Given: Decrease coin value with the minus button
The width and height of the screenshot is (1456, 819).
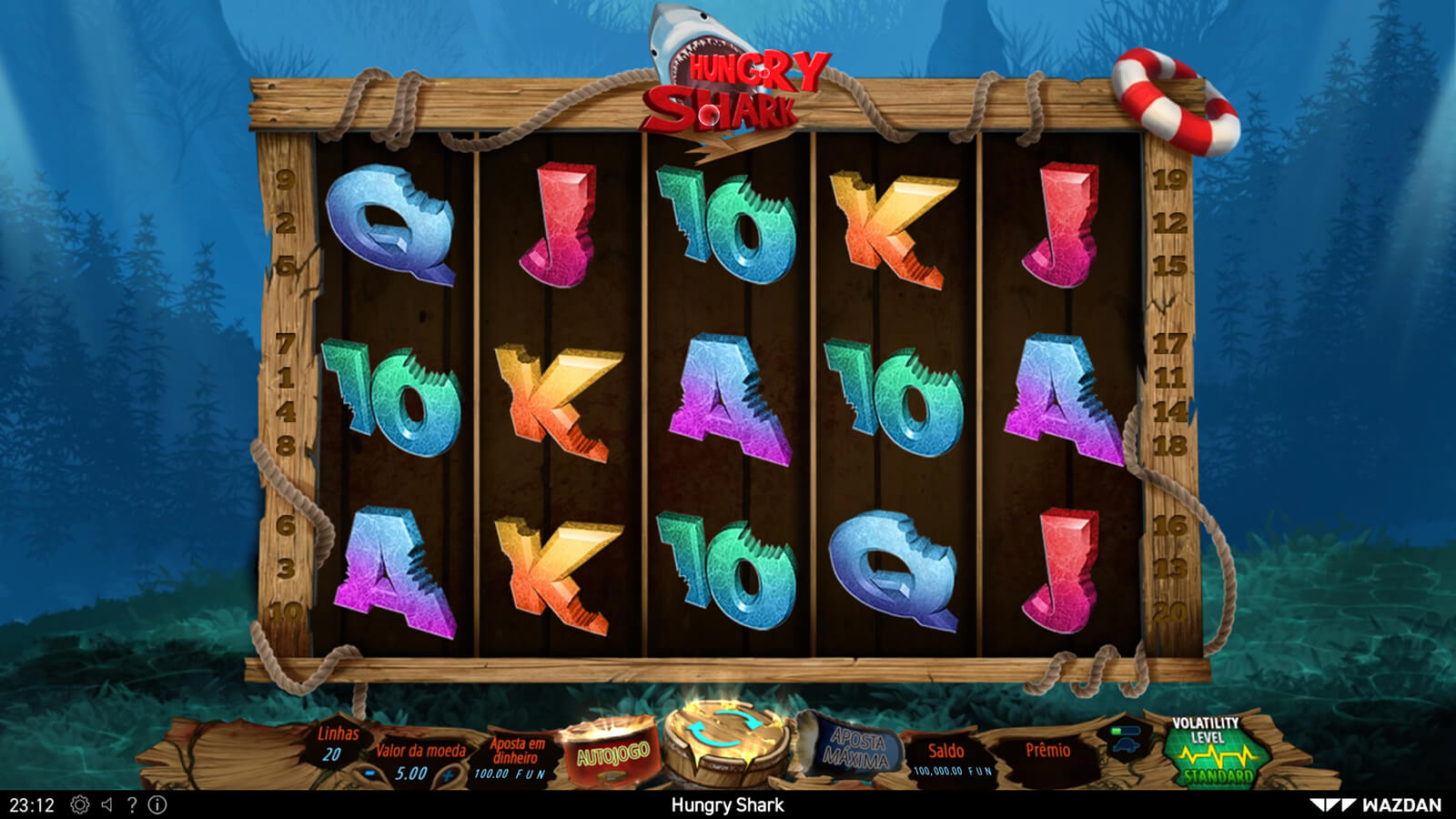Looking at the screenshot, I should [x=370, y=774].
